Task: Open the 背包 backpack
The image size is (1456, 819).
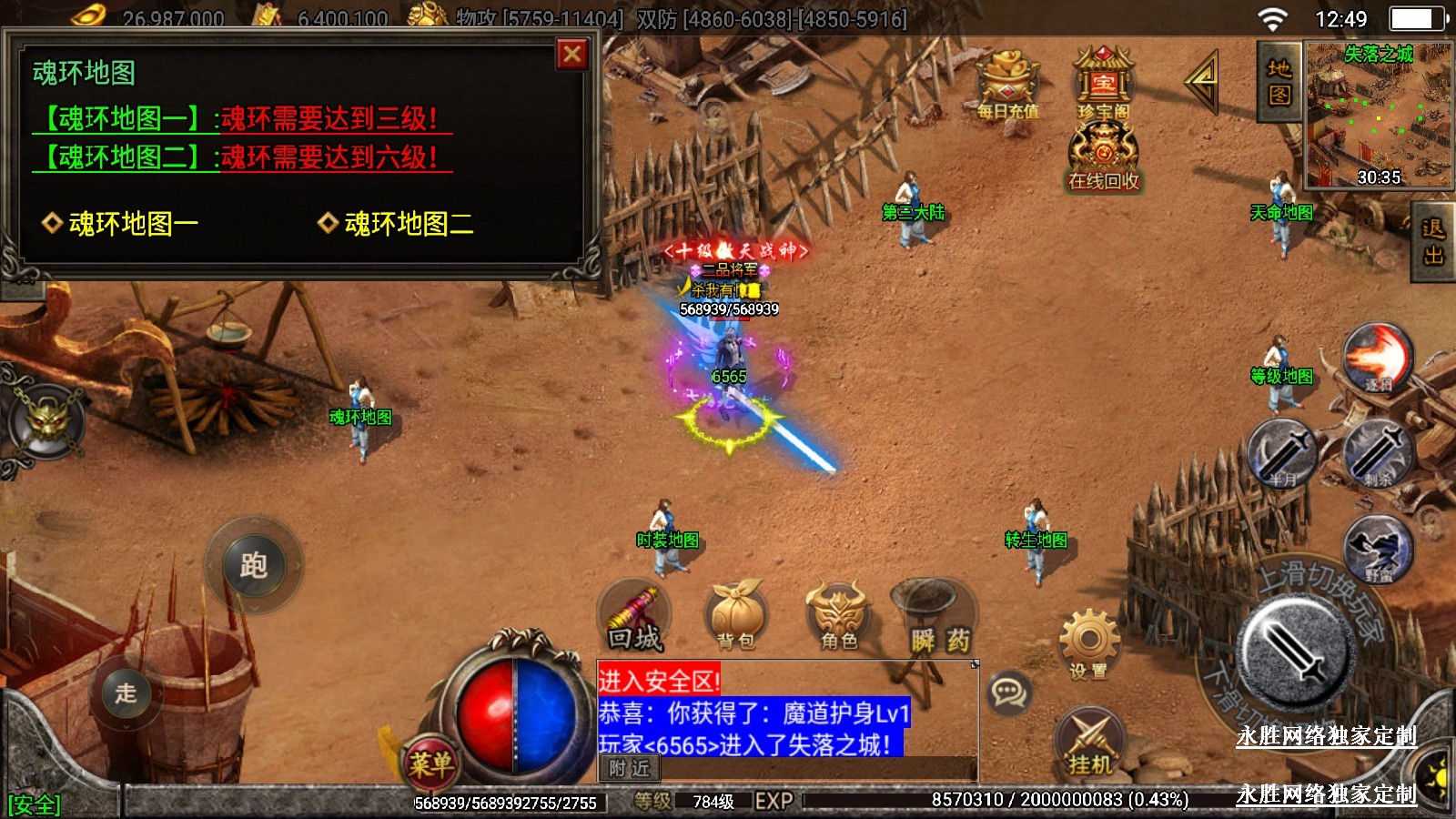Action: pyautogui.click(x=736, y=616)
